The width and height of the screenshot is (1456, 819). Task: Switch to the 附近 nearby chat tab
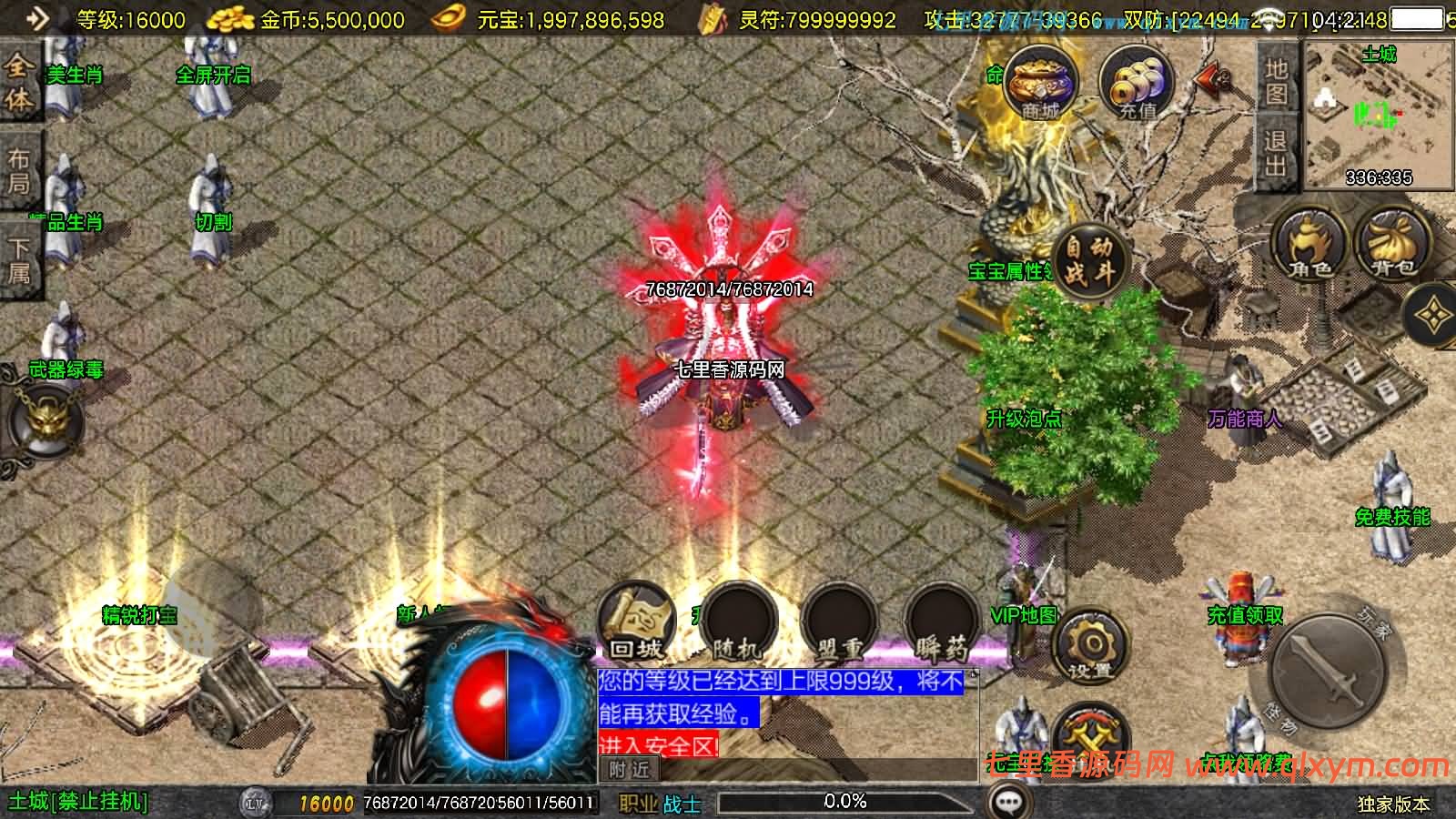[x=630, y=770]
